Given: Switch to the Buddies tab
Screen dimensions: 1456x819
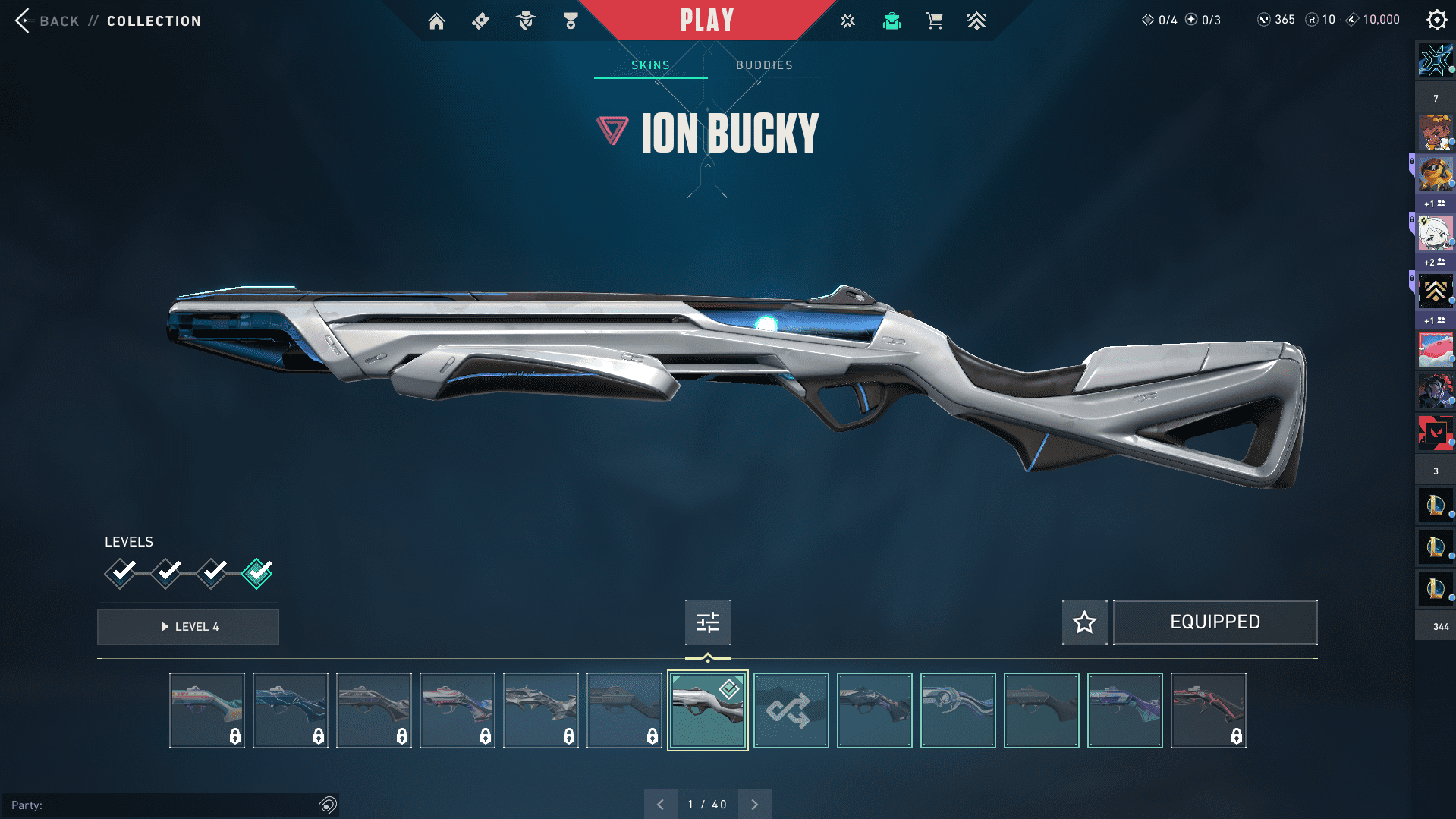Looking at the screenshot, I should 764,65.
